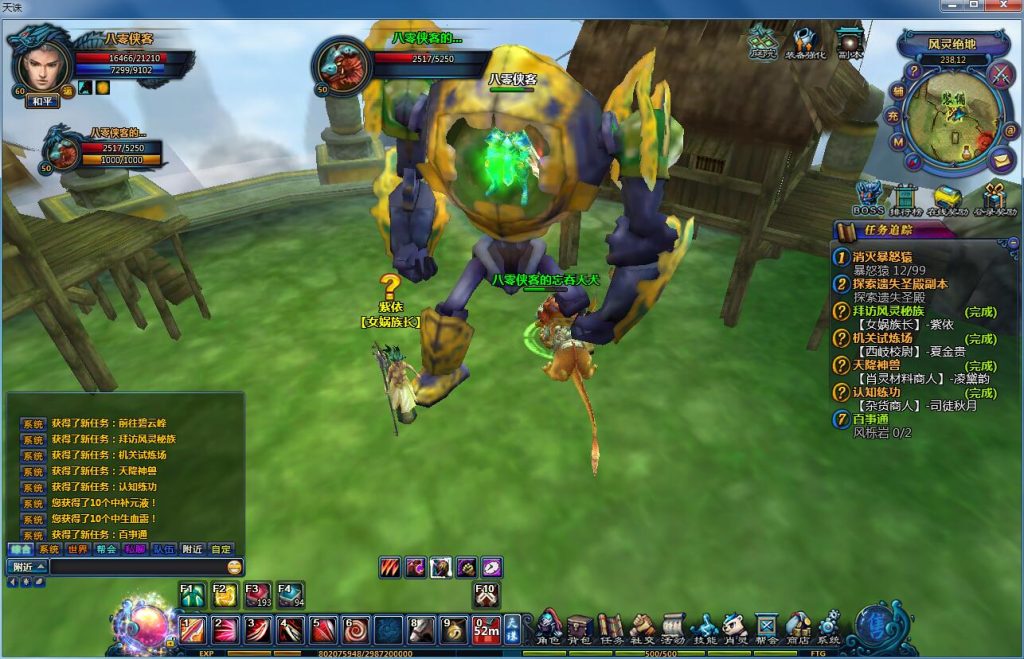Show the 排行榜 ranking board
1024x659 pixels.
(906, 196)
